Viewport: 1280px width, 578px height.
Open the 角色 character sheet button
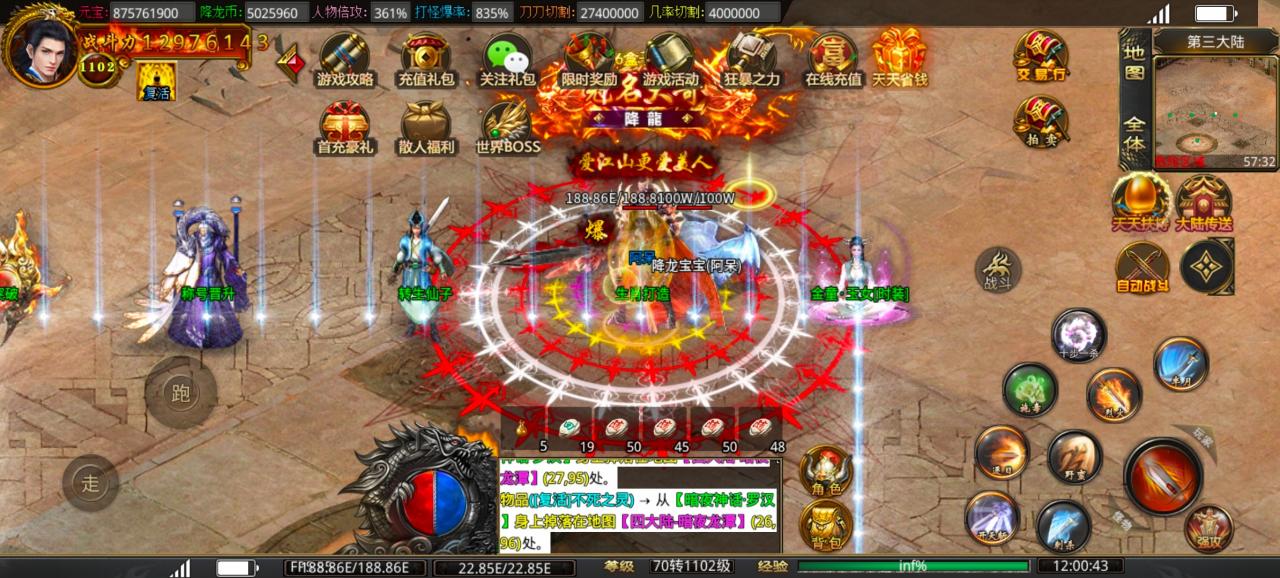[x=826, y=470]
